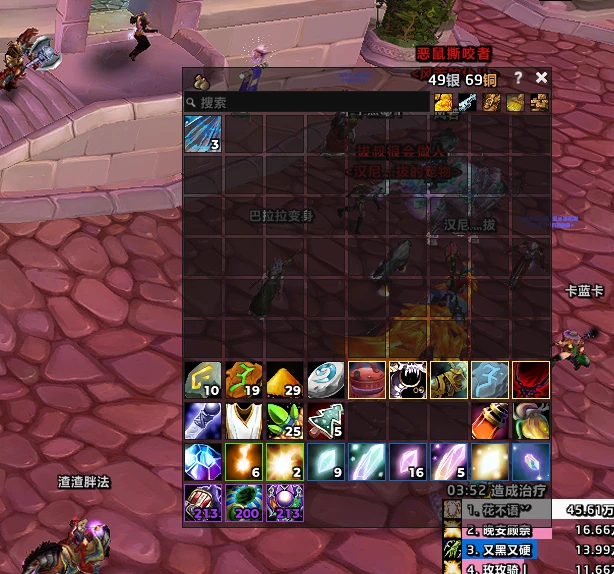
Task: Select the holiday tree cookie stack of 5
Action: pos(326,421)
